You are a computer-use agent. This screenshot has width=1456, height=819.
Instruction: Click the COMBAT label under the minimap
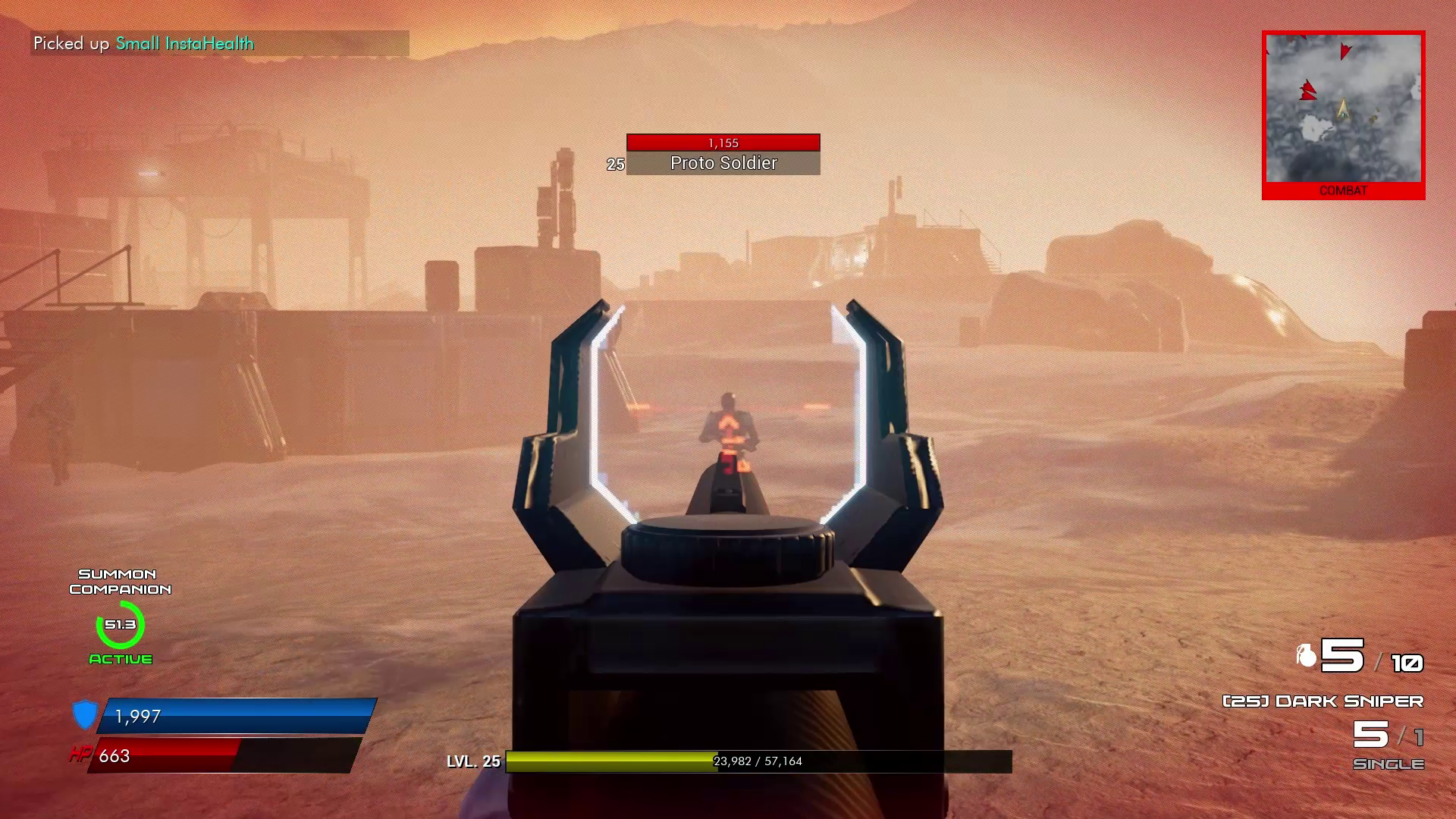(x=1344, y=191)
